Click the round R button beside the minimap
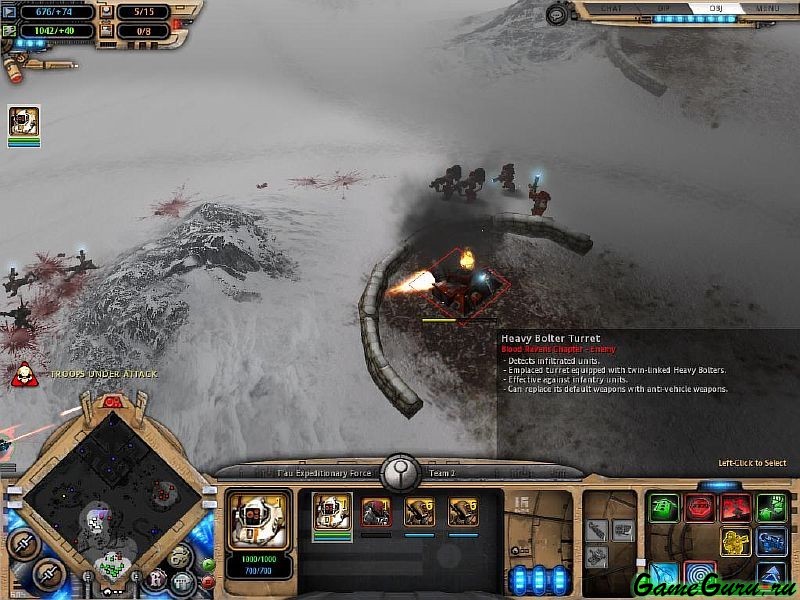Image resolution: width=800 pixels, height=600 pixels. (x=156, y=578)
